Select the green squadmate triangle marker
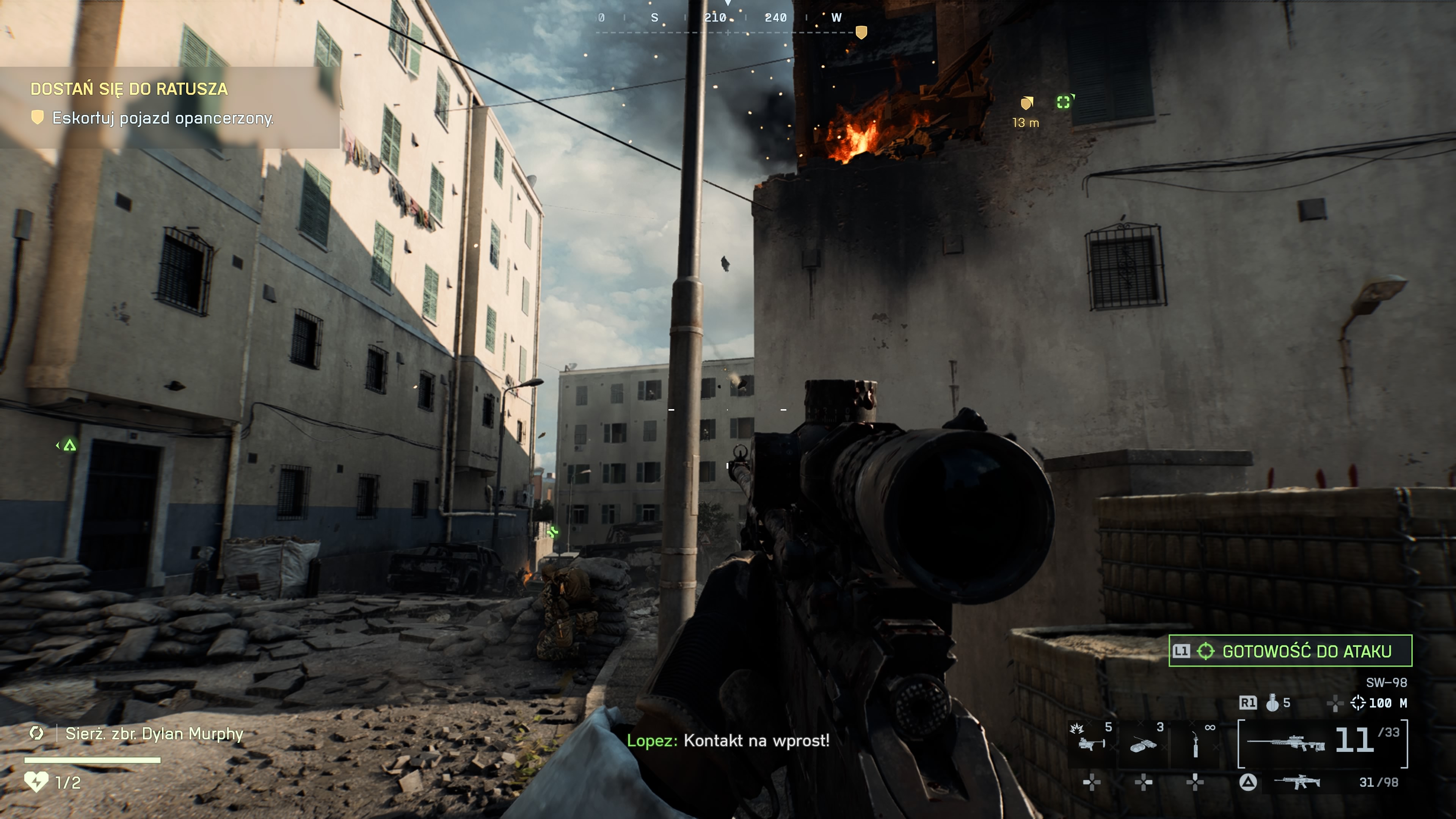 69,446
